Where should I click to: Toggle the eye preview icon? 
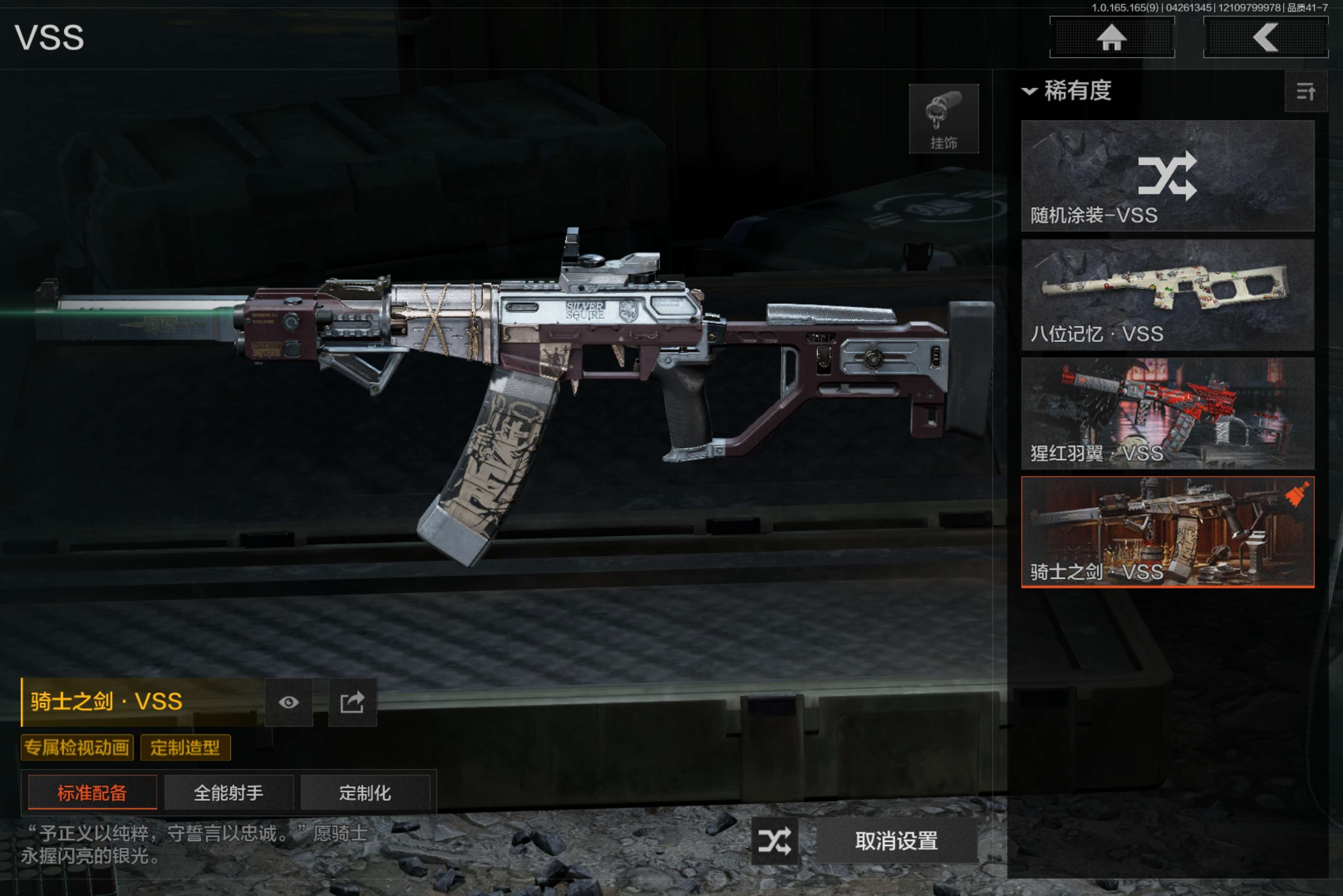click(289, 702)
